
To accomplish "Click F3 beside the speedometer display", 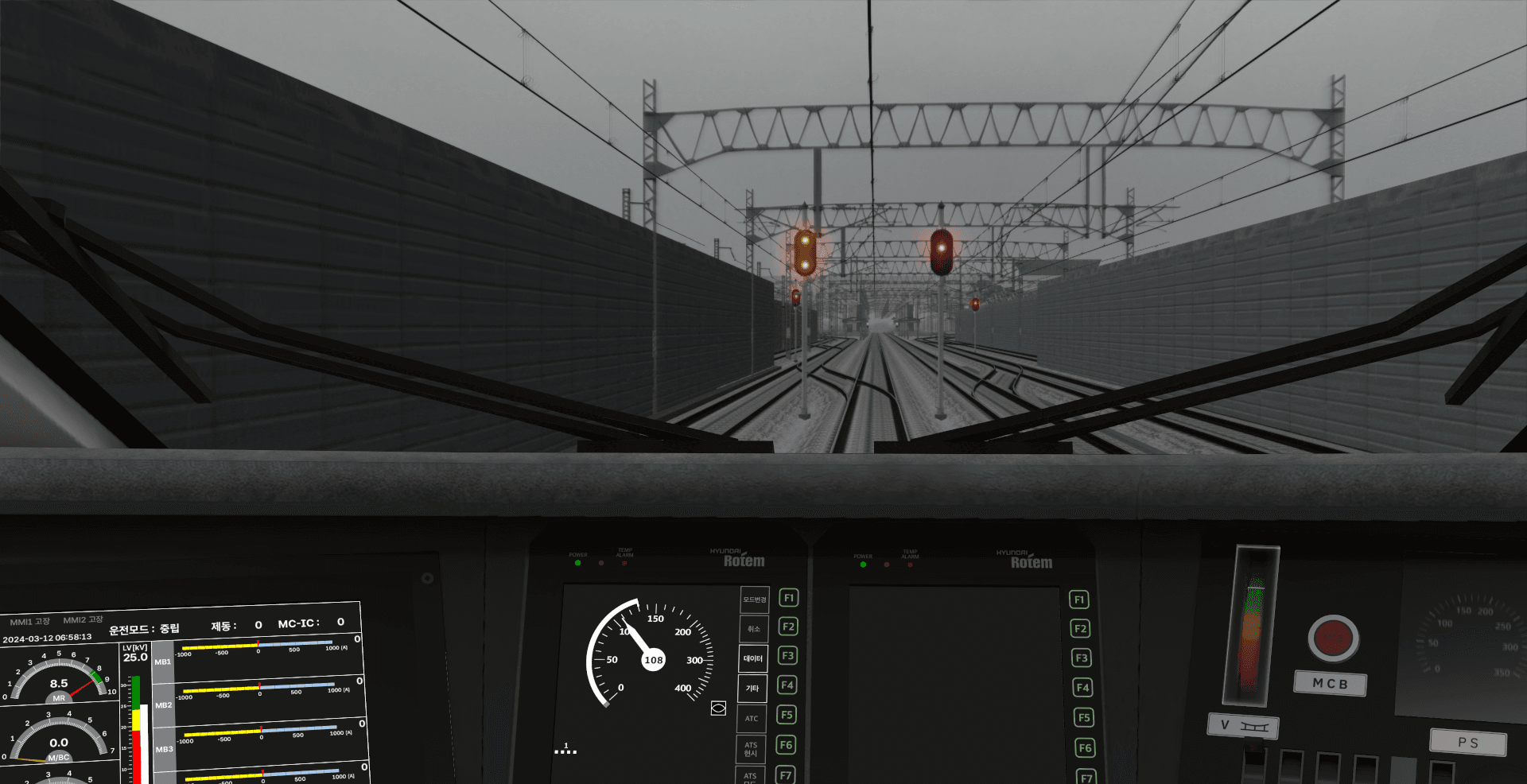I will (787, 656).
